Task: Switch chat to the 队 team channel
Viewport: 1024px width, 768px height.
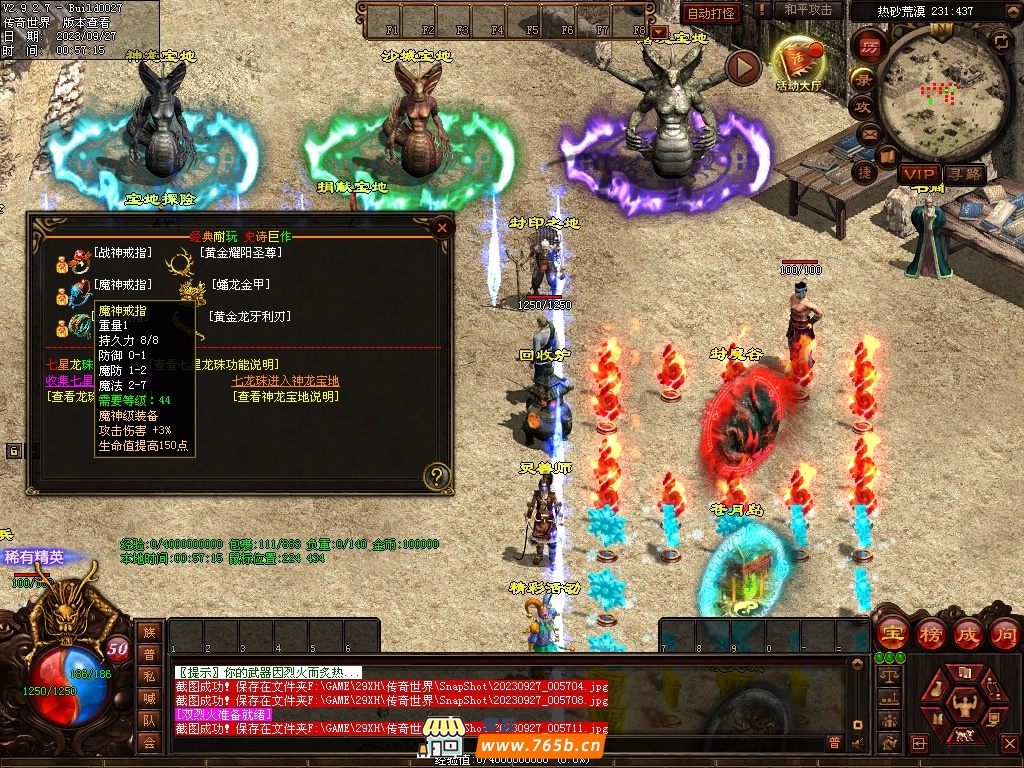Action: pyautogui.click(x=149, y=719)
